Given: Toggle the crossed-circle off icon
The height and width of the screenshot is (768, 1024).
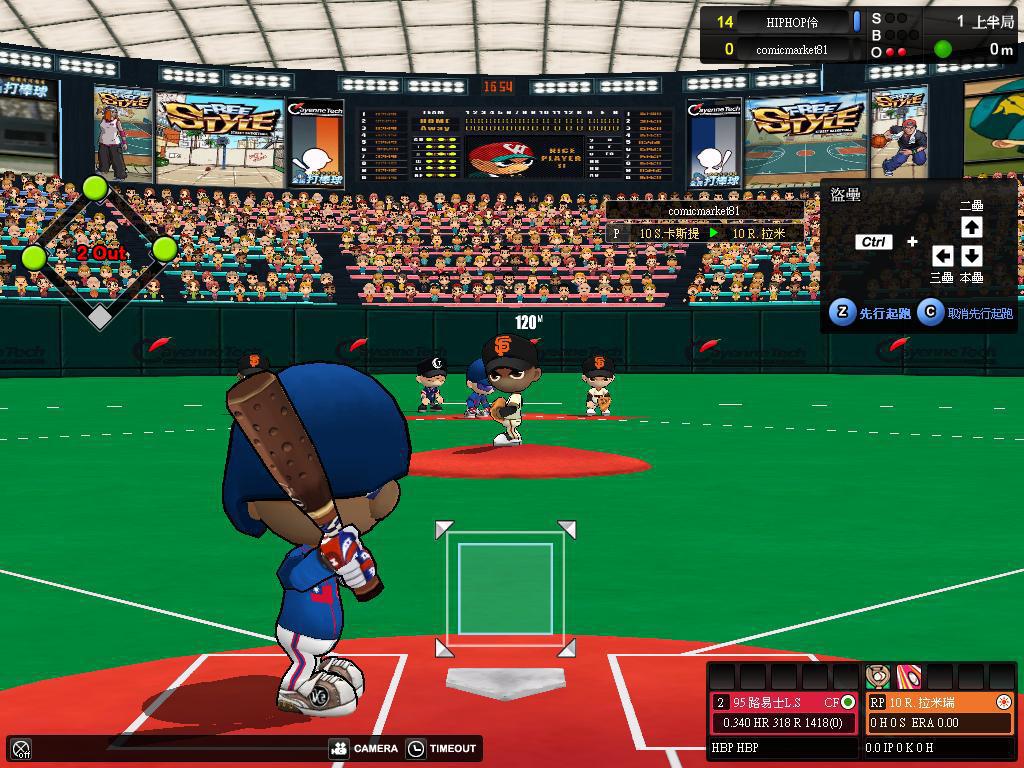Looking at the screenshot, I should pos(22,748).
